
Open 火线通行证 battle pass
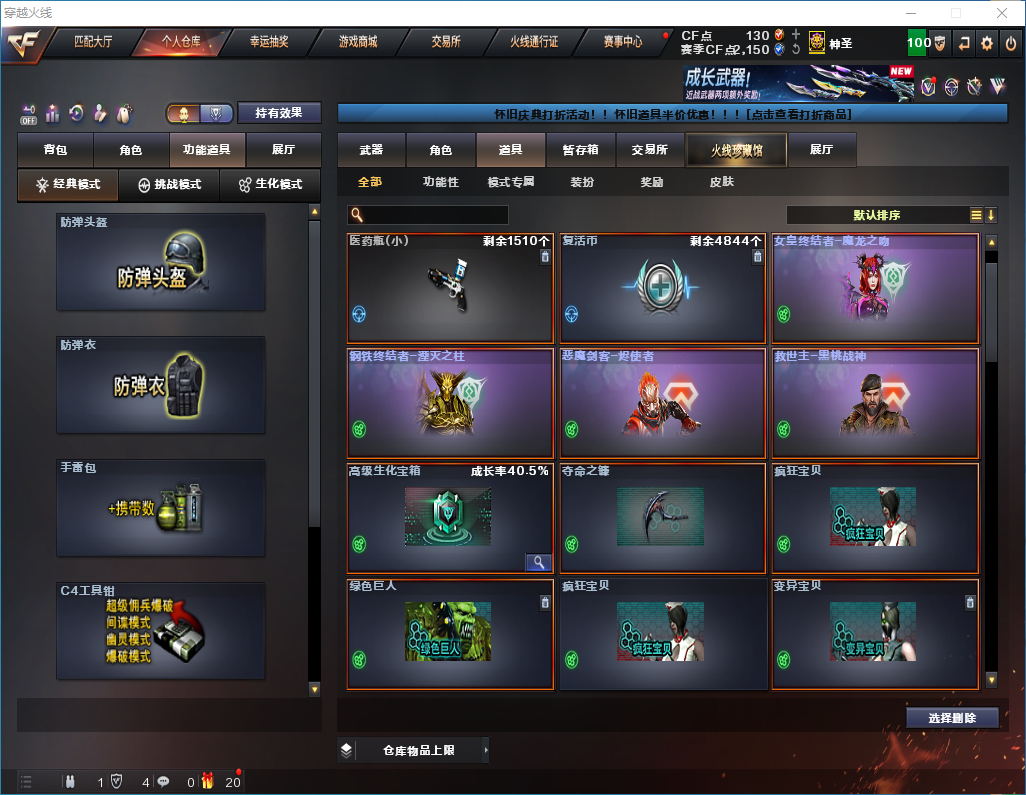point(534,42)
